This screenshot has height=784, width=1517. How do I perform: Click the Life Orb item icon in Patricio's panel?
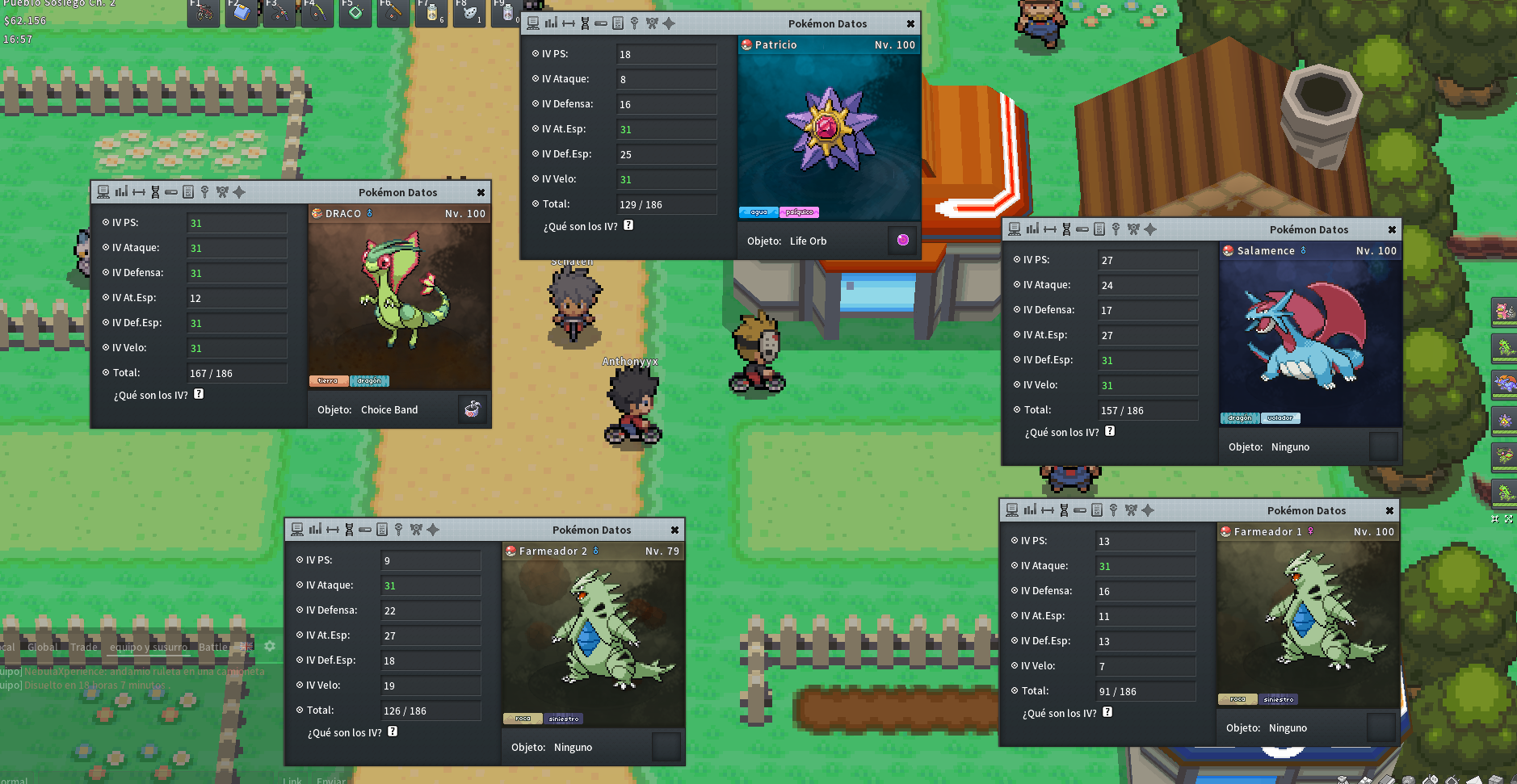[902, 240]
